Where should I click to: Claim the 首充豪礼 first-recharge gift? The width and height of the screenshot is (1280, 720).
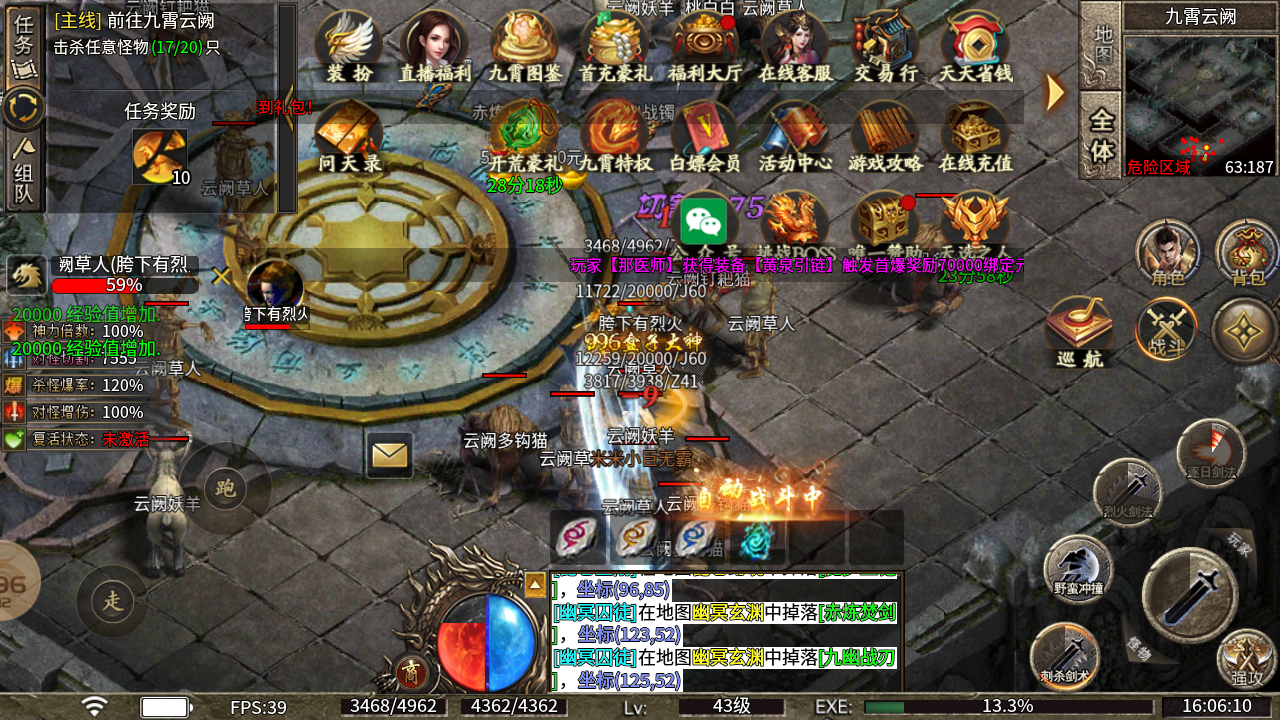[615, 47]
